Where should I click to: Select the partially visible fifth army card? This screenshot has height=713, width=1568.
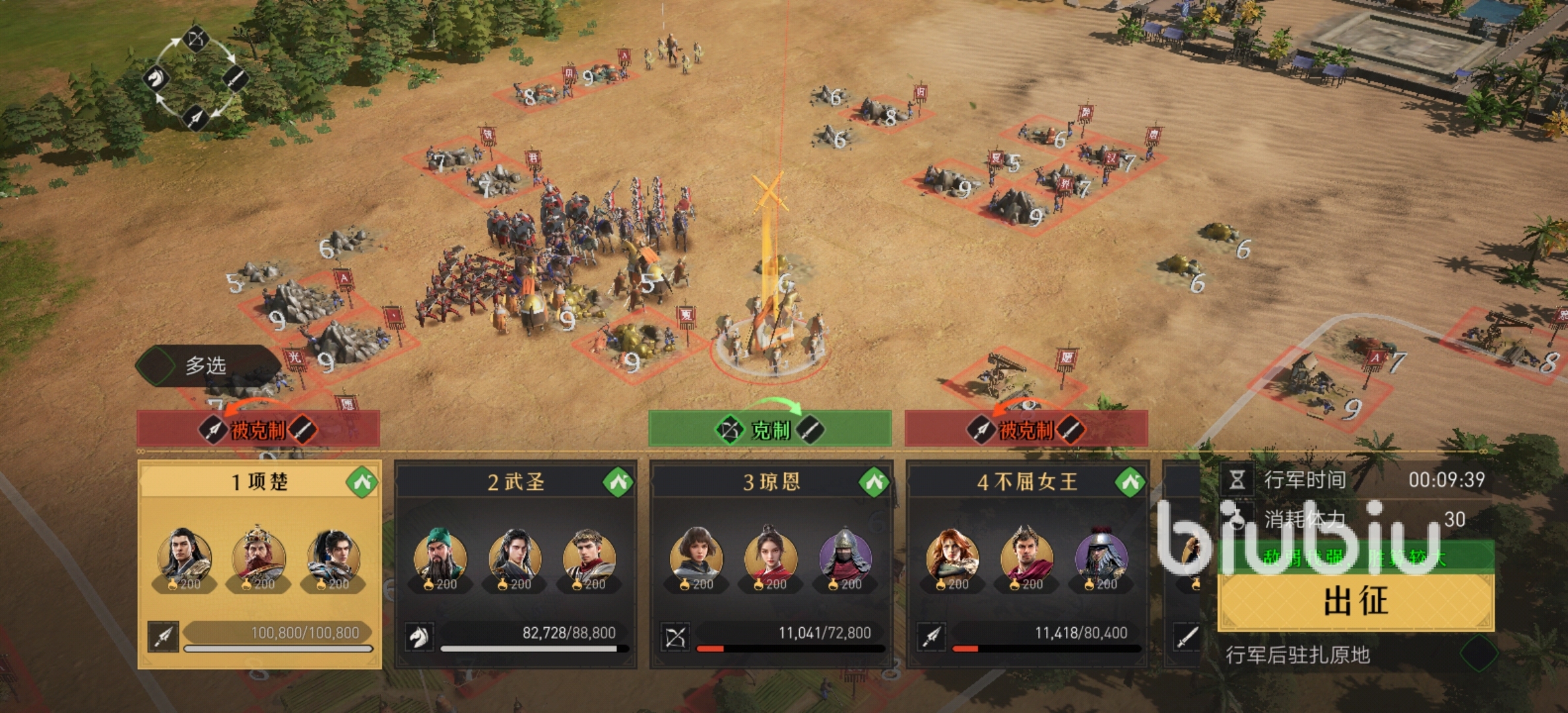click(1183, 563)
